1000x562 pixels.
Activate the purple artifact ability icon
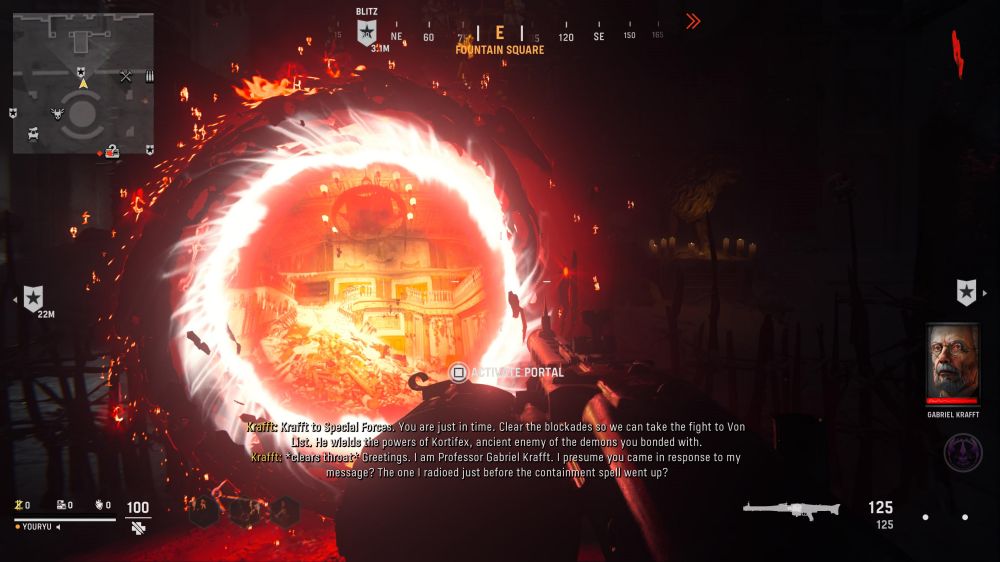pos(963,452)
